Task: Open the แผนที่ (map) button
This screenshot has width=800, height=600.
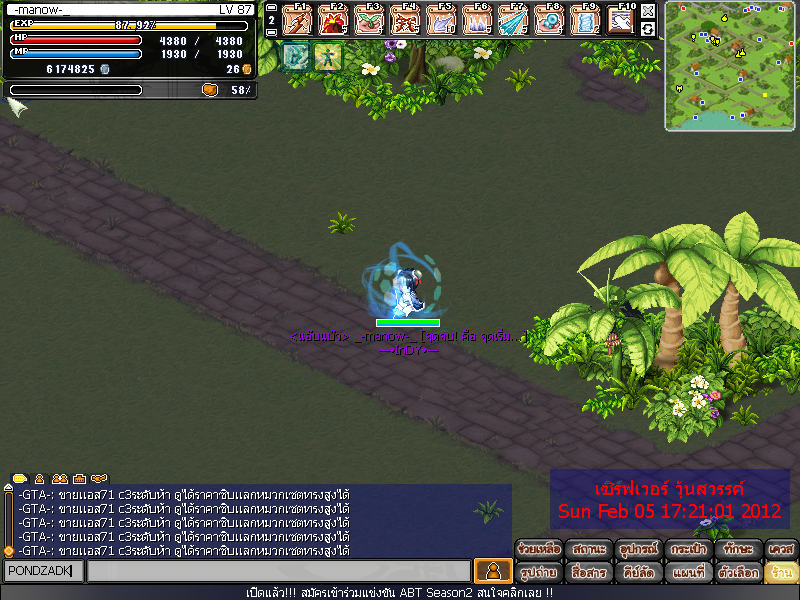Action: tap(688, 573)
